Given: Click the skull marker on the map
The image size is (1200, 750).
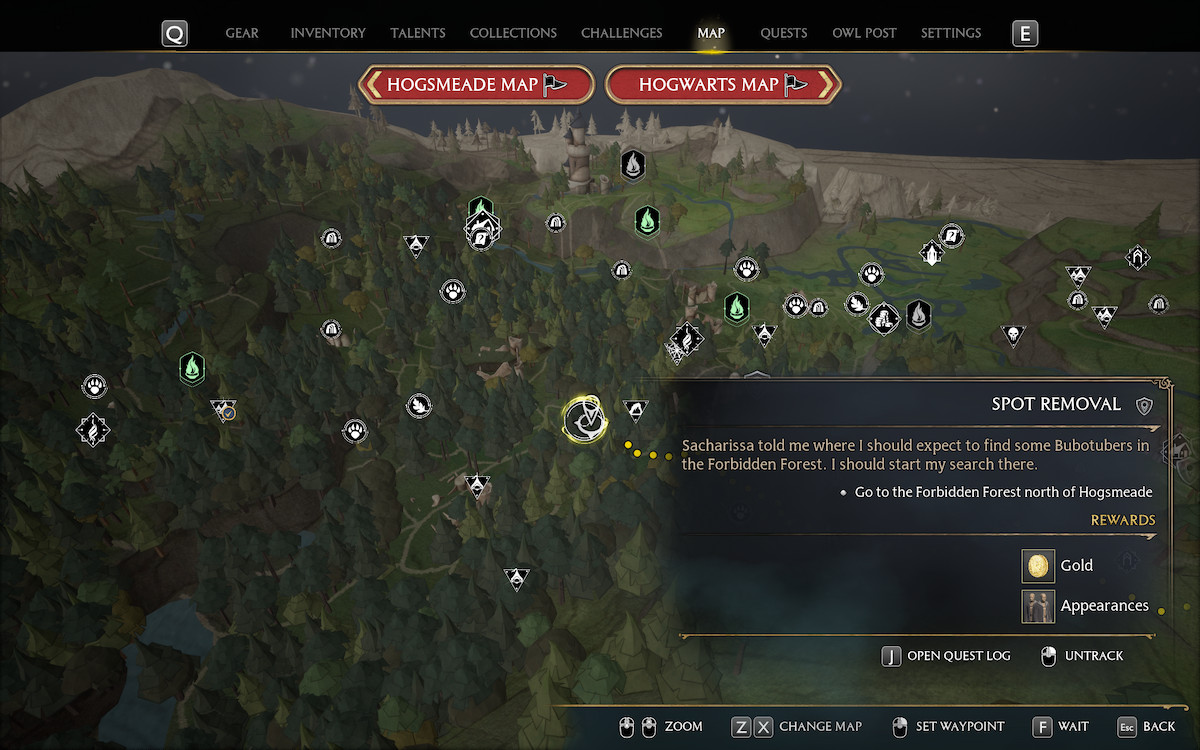Looking at the screenshot, I should coord(1013,334).
